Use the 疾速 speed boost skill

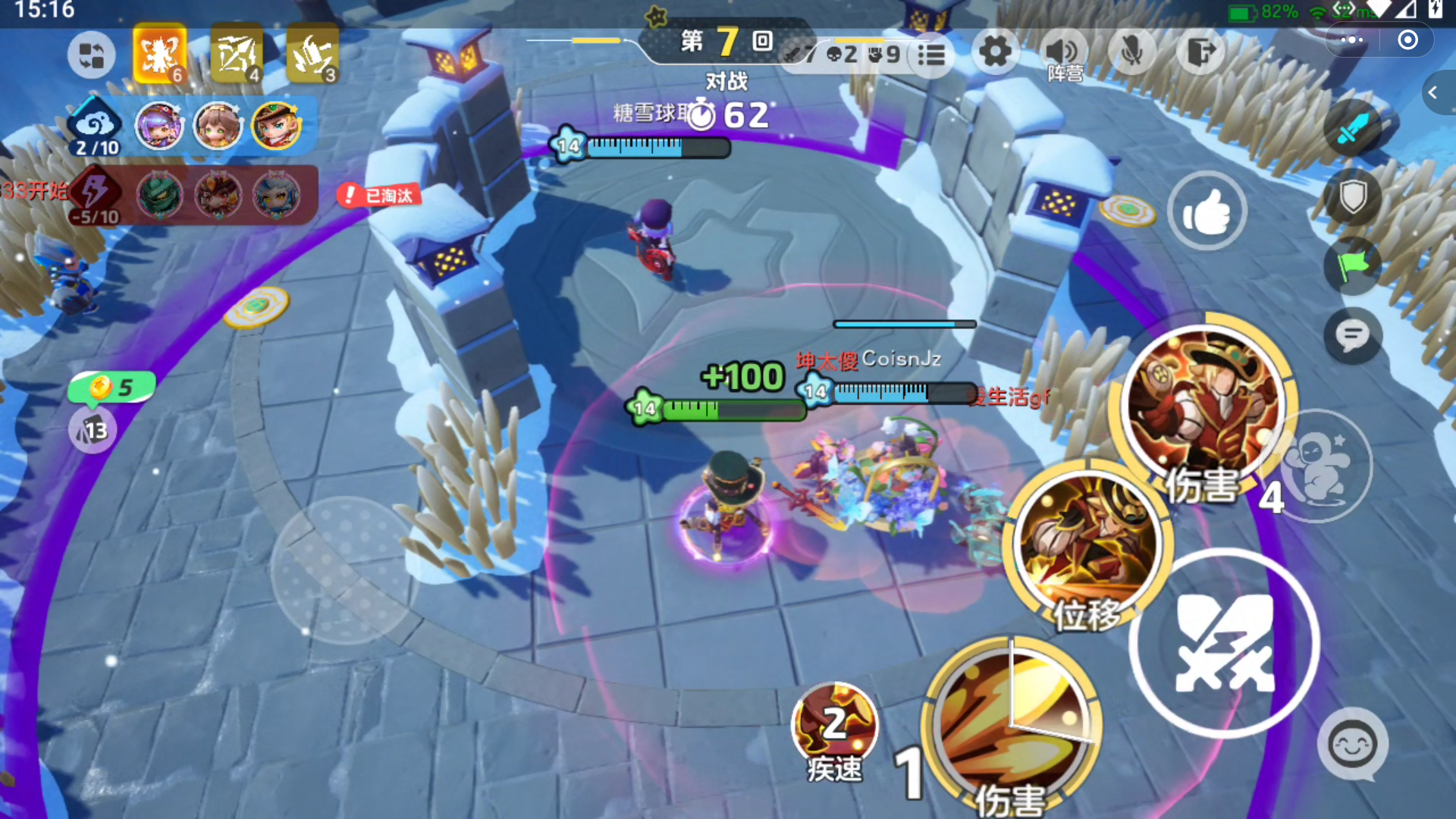click(x=834, y=724)
